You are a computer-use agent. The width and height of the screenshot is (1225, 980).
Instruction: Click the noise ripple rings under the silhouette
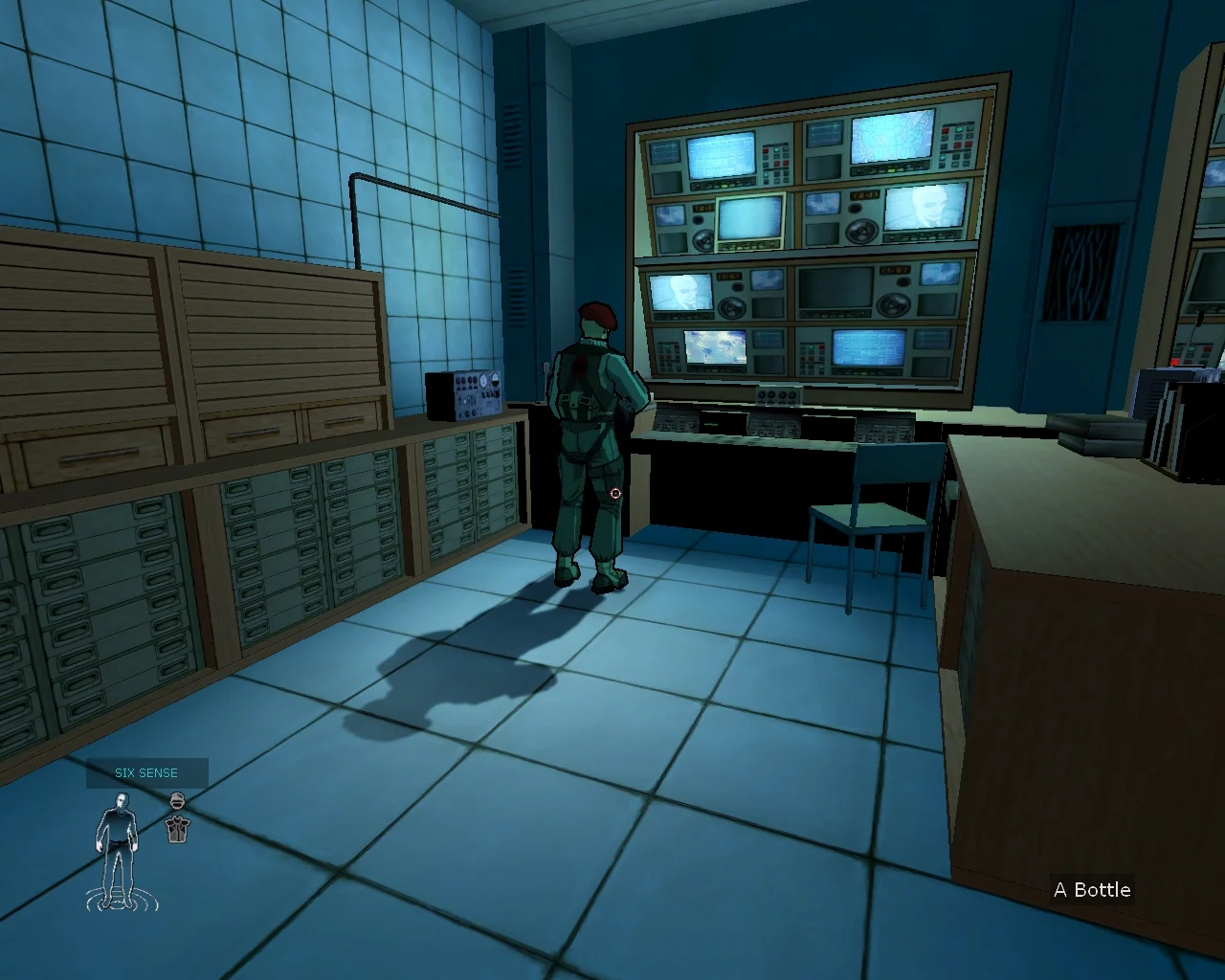click(118, 900)
